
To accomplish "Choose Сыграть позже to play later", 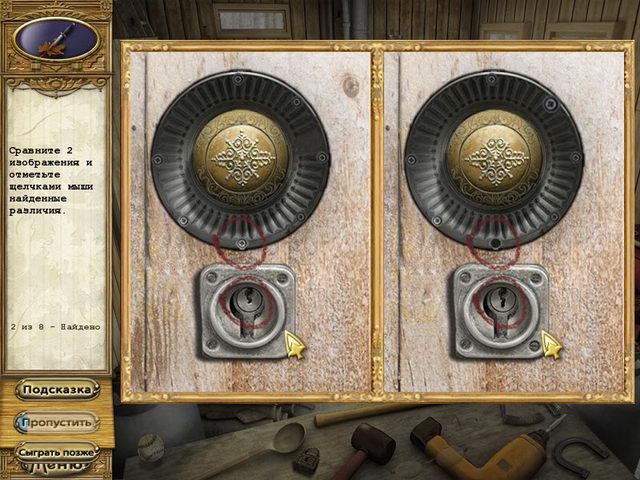I will pos(57,451).
